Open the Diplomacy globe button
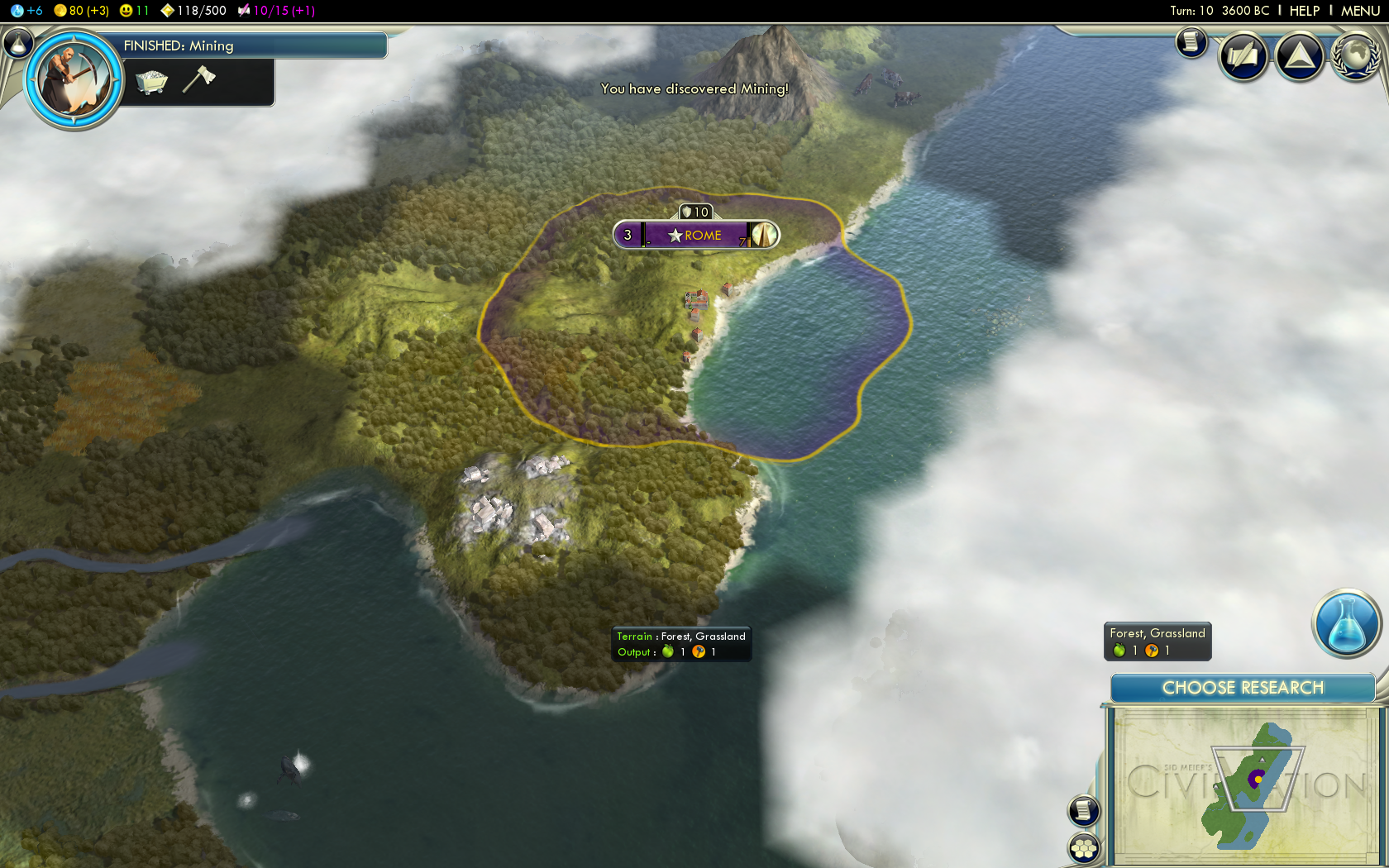 point(1354,56)
